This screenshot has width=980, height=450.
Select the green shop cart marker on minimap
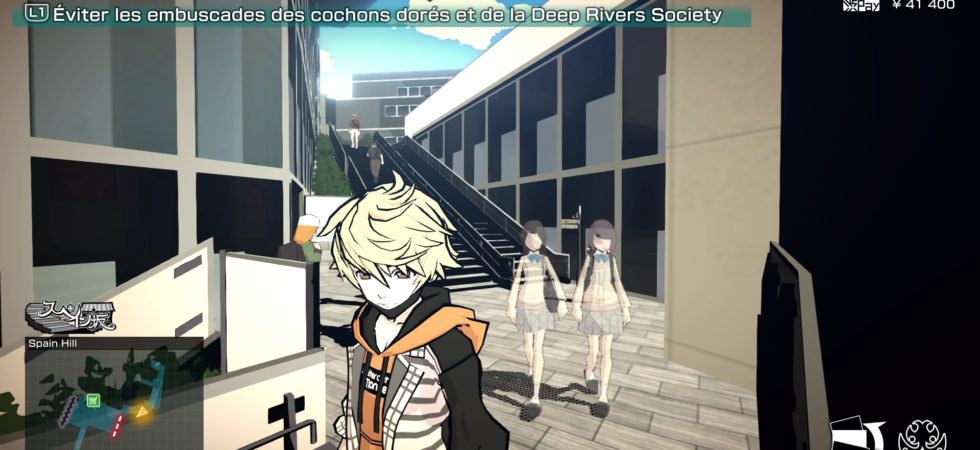pos(94,401)
